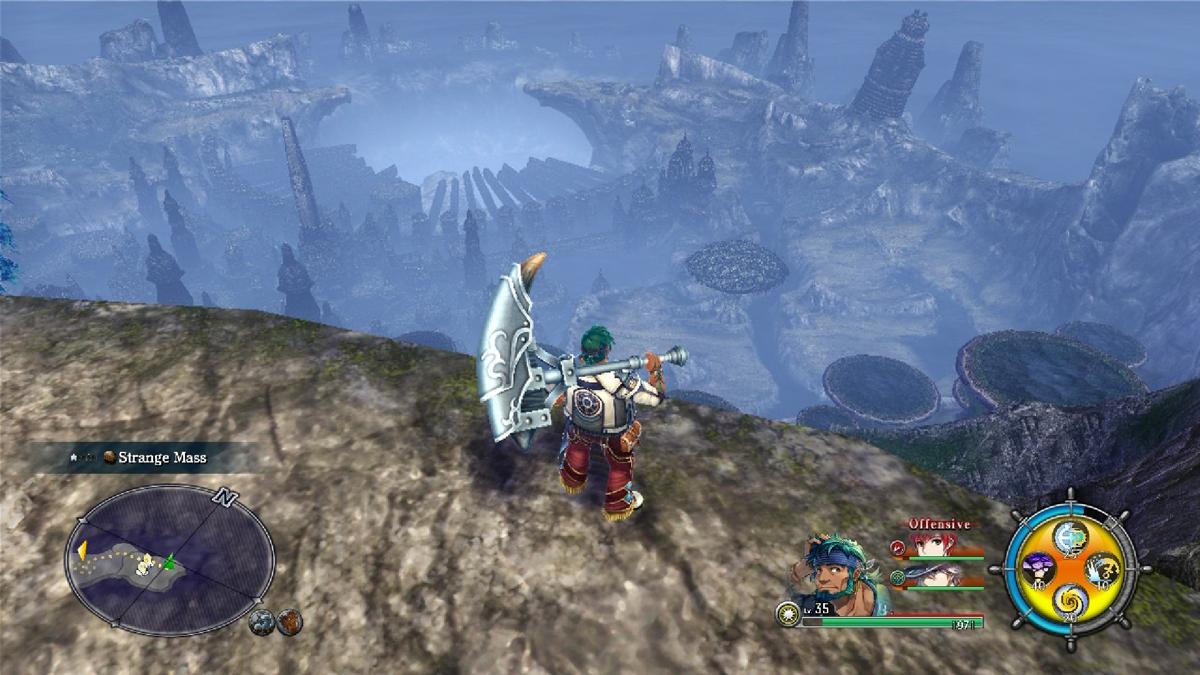
Task: Open the oval minimap
Action: coord(169,556)
